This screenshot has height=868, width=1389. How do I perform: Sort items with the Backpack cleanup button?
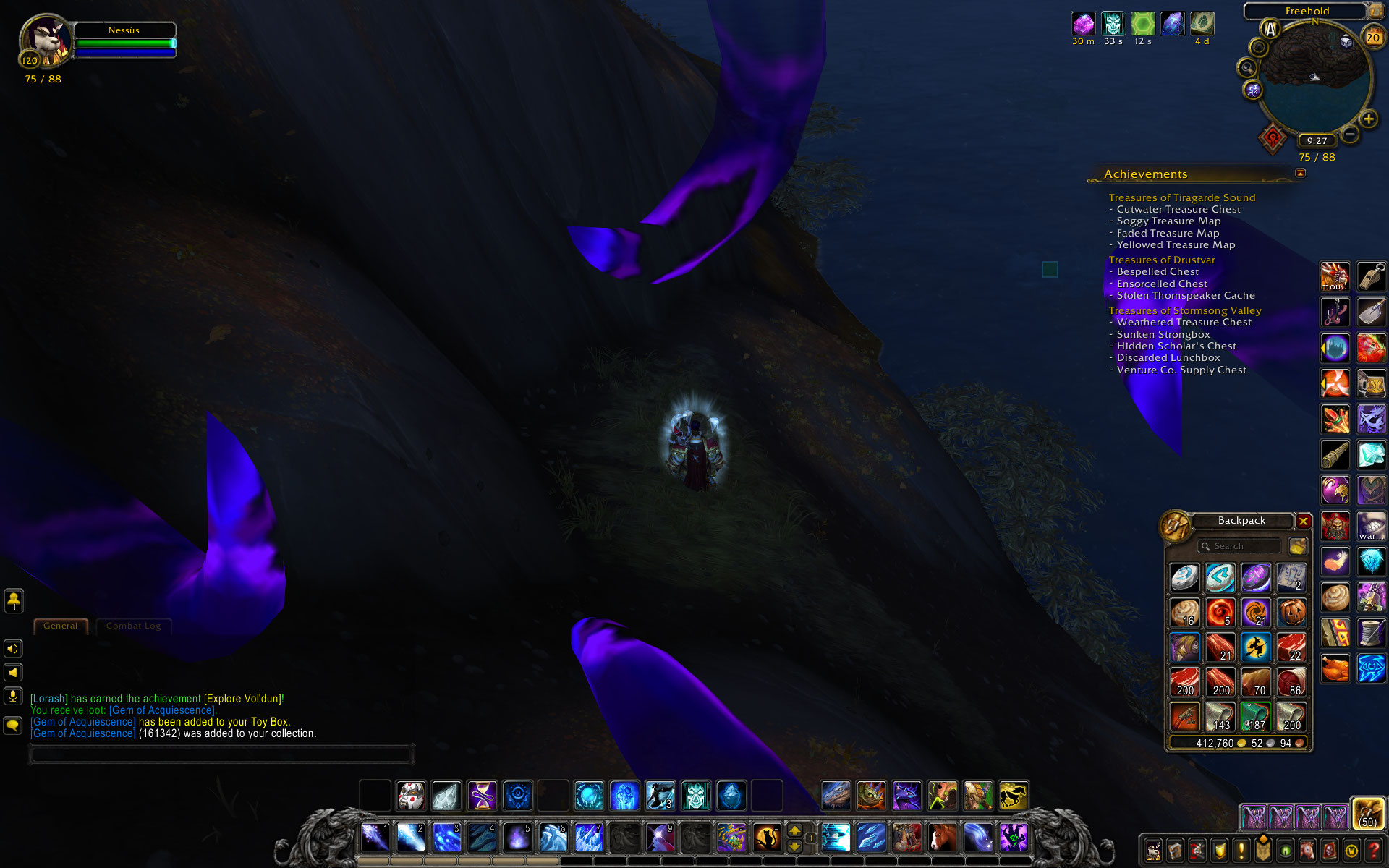(1298, 546)
